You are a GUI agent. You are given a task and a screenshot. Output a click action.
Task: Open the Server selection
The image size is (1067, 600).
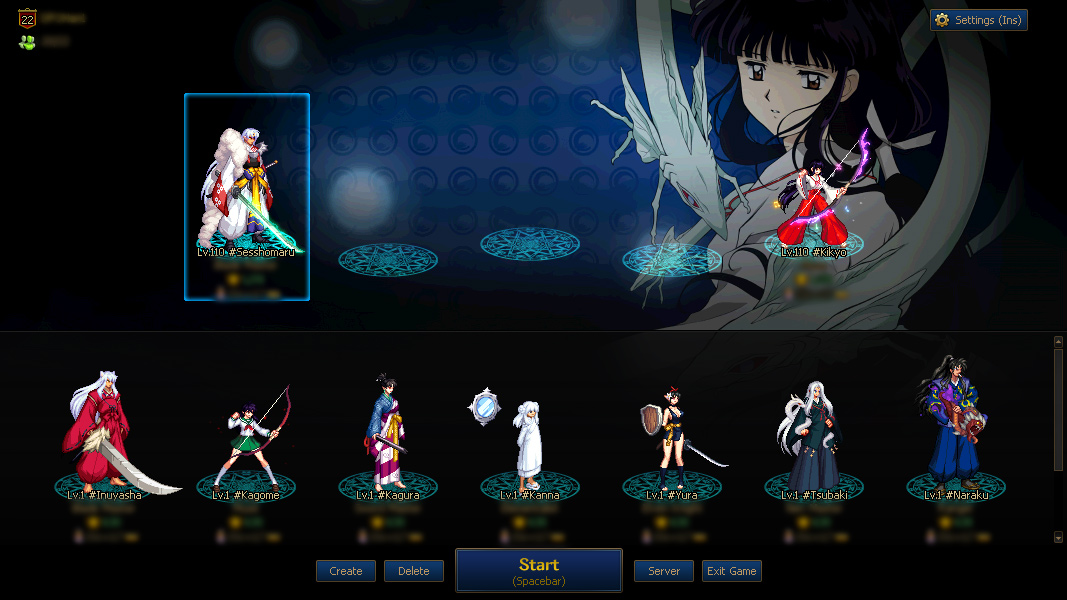pos(664,571)
